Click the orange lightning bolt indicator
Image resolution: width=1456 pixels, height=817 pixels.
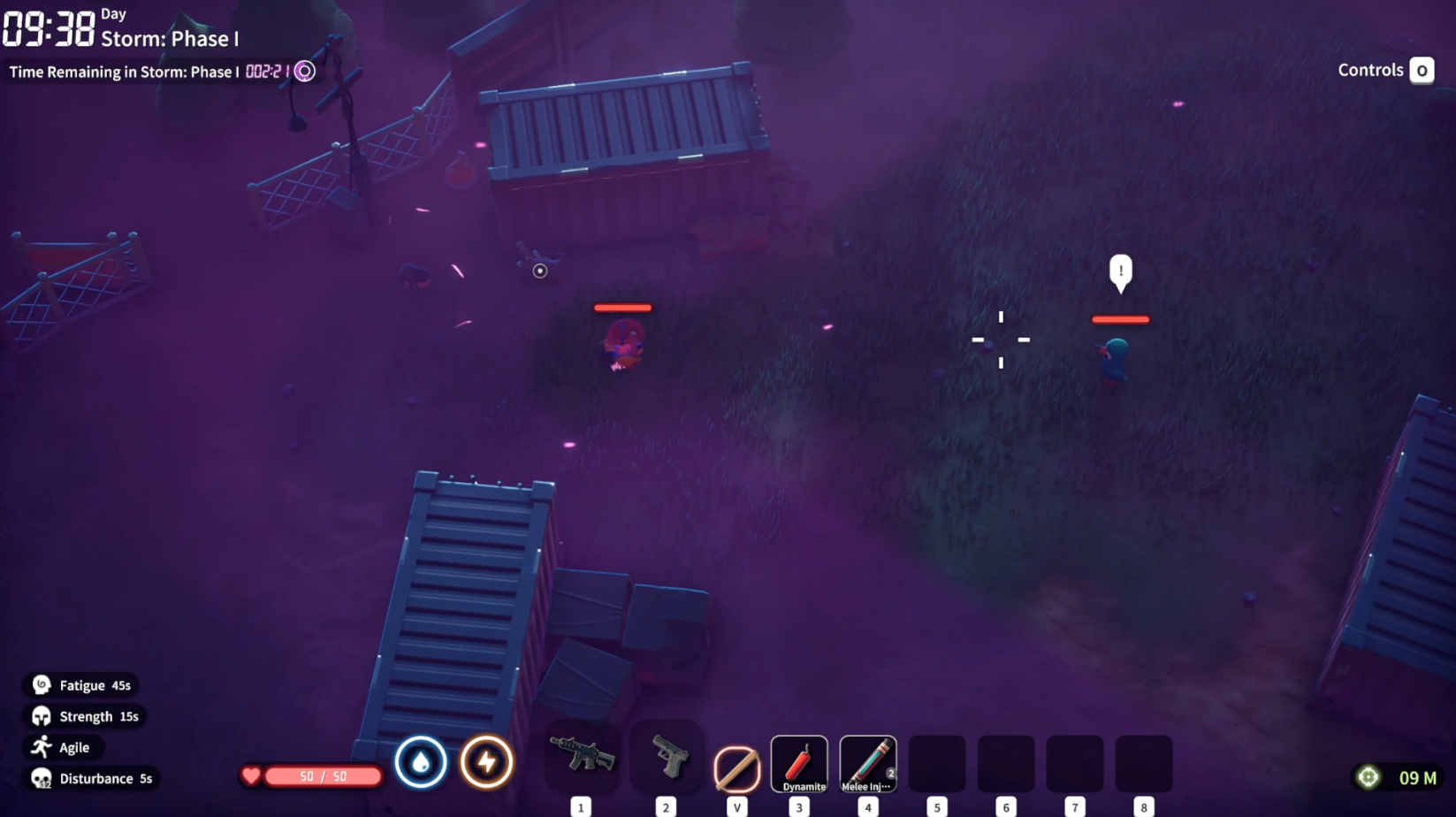coord(486,762)
